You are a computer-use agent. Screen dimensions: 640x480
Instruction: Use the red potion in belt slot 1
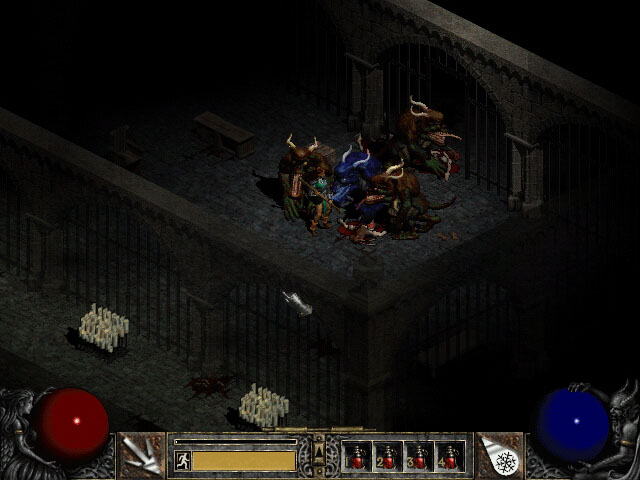[x=357, y=457]
